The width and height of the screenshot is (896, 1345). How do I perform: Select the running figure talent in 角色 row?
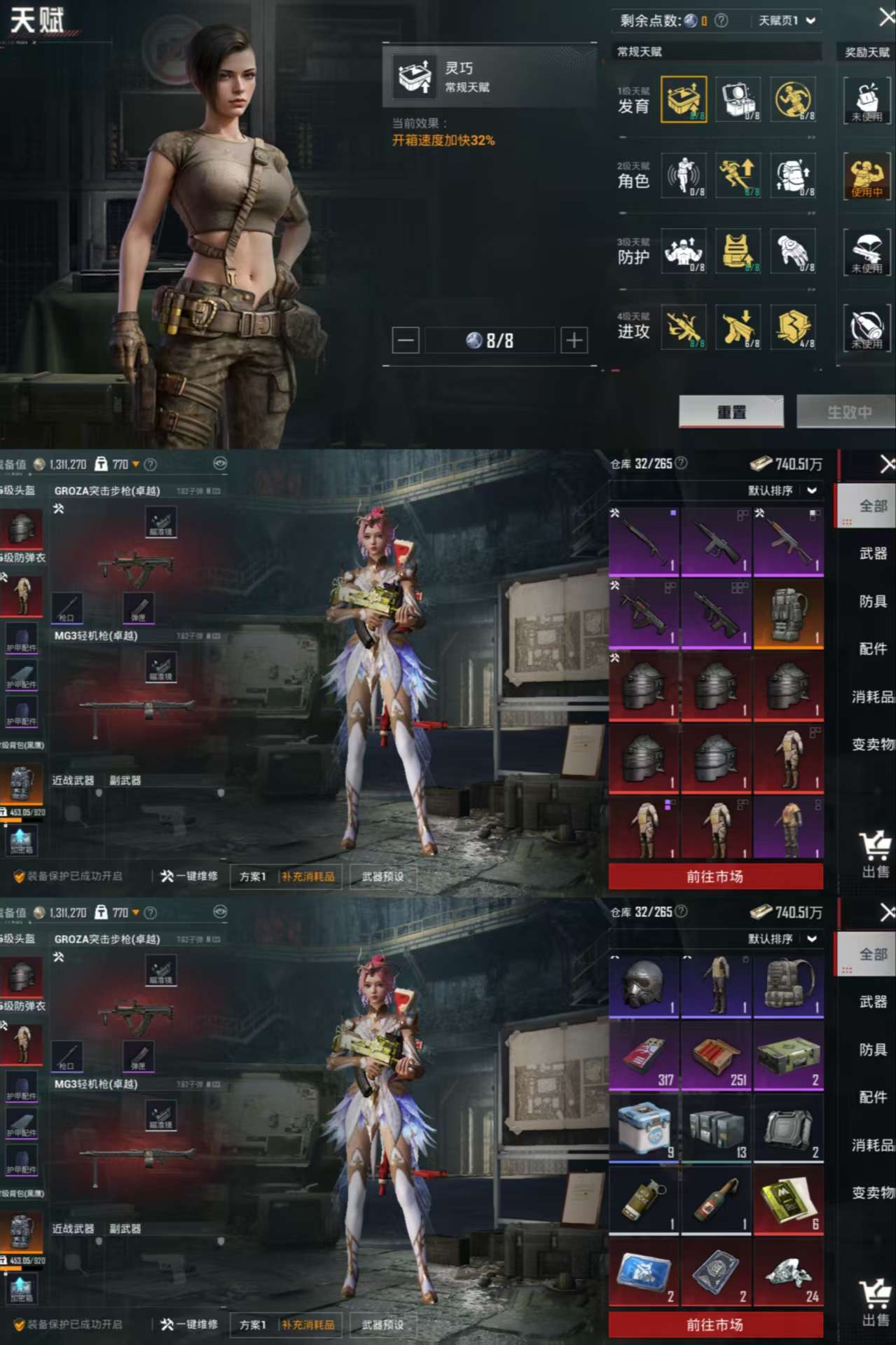[738, 175]
